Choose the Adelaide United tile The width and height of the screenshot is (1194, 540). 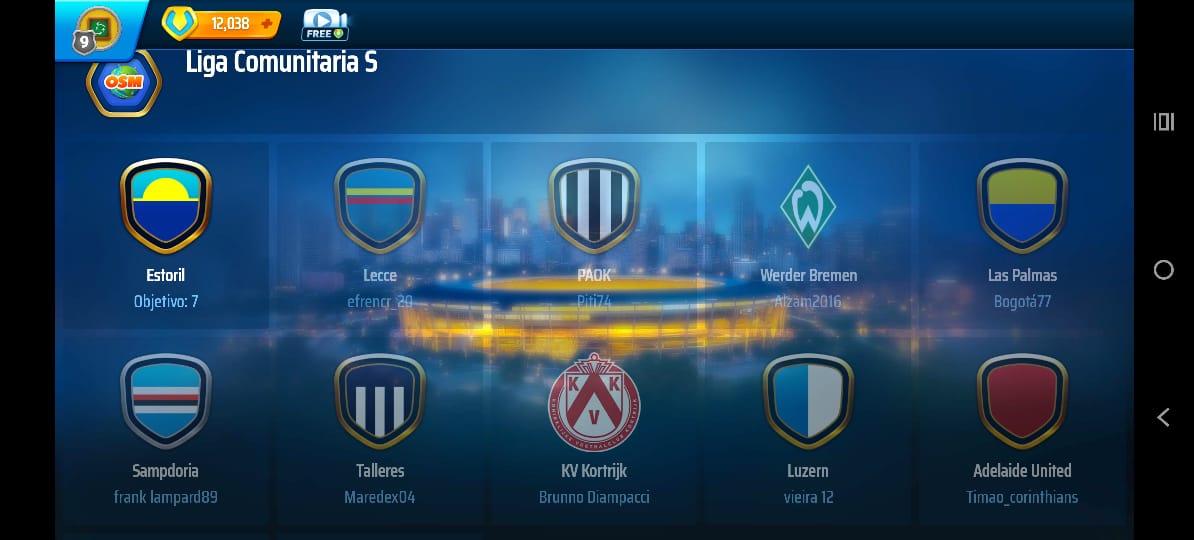point(1022,428)
